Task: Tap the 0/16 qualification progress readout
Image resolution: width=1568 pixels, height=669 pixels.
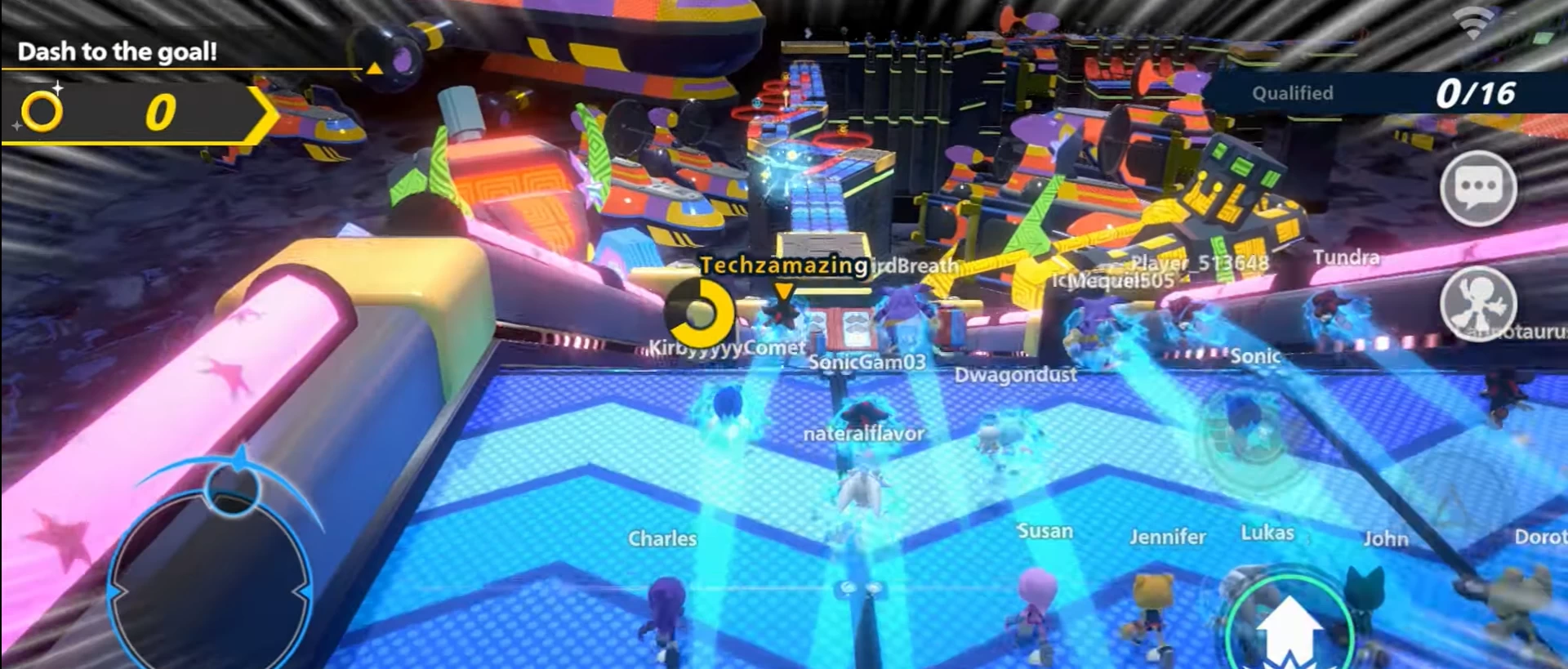Action: pyautogui.click(x=1476, y=91)
